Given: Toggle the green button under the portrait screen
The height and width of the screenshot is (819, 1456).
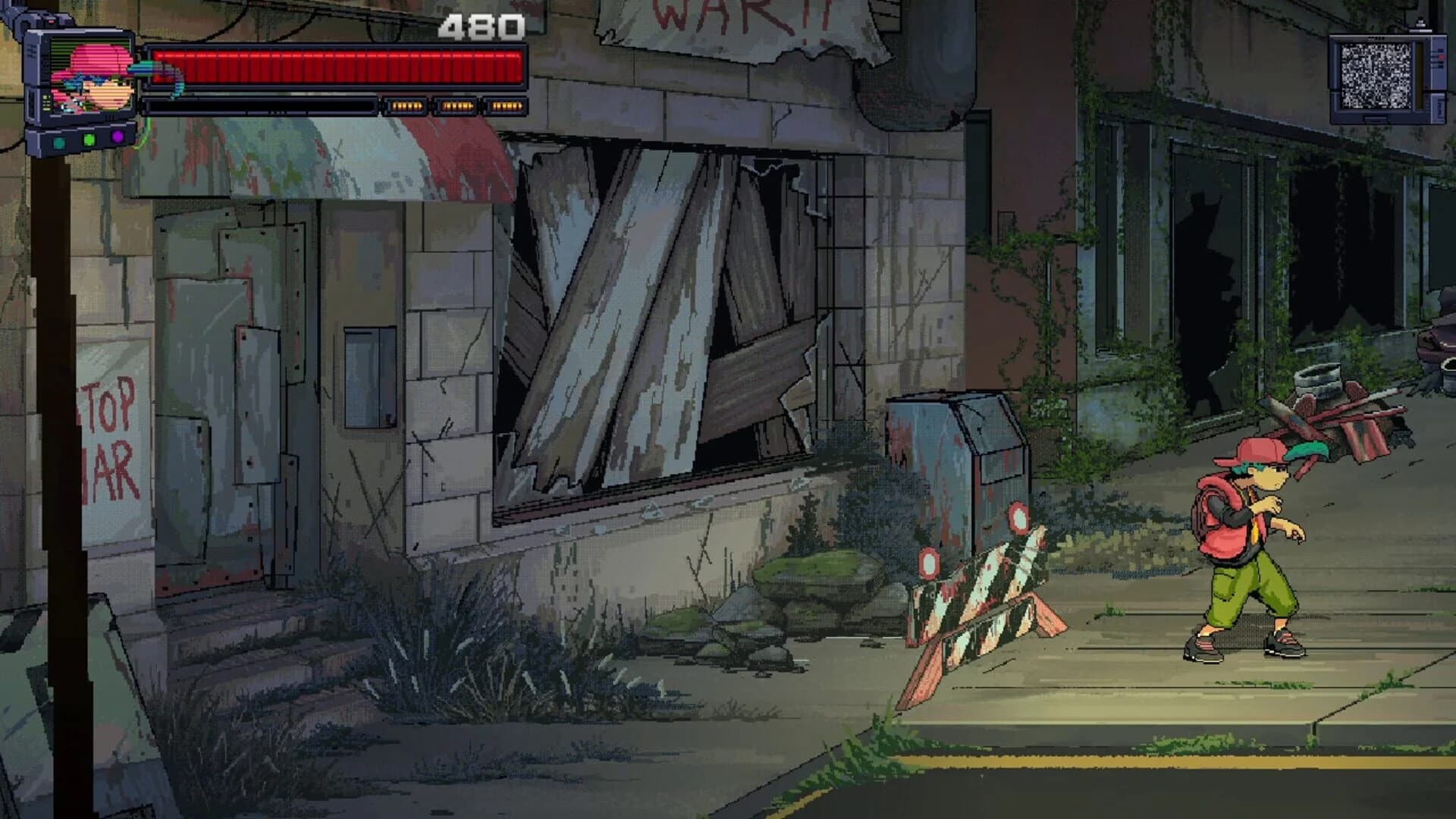Looking at the screenshot, I should point(89,138).
